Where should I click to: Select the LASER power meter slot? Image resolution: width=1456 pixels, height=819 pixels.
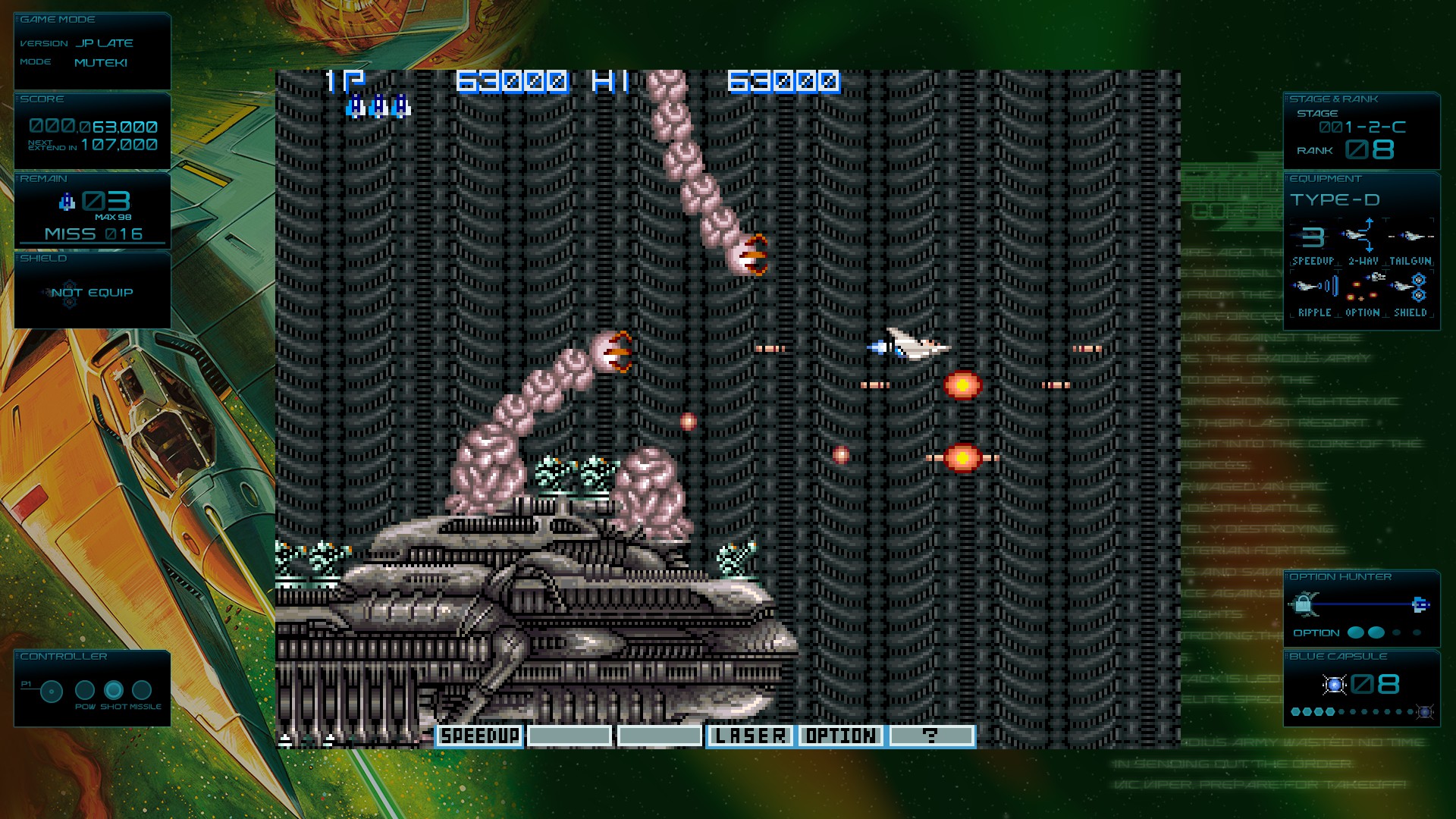click(x=750, y=736)
